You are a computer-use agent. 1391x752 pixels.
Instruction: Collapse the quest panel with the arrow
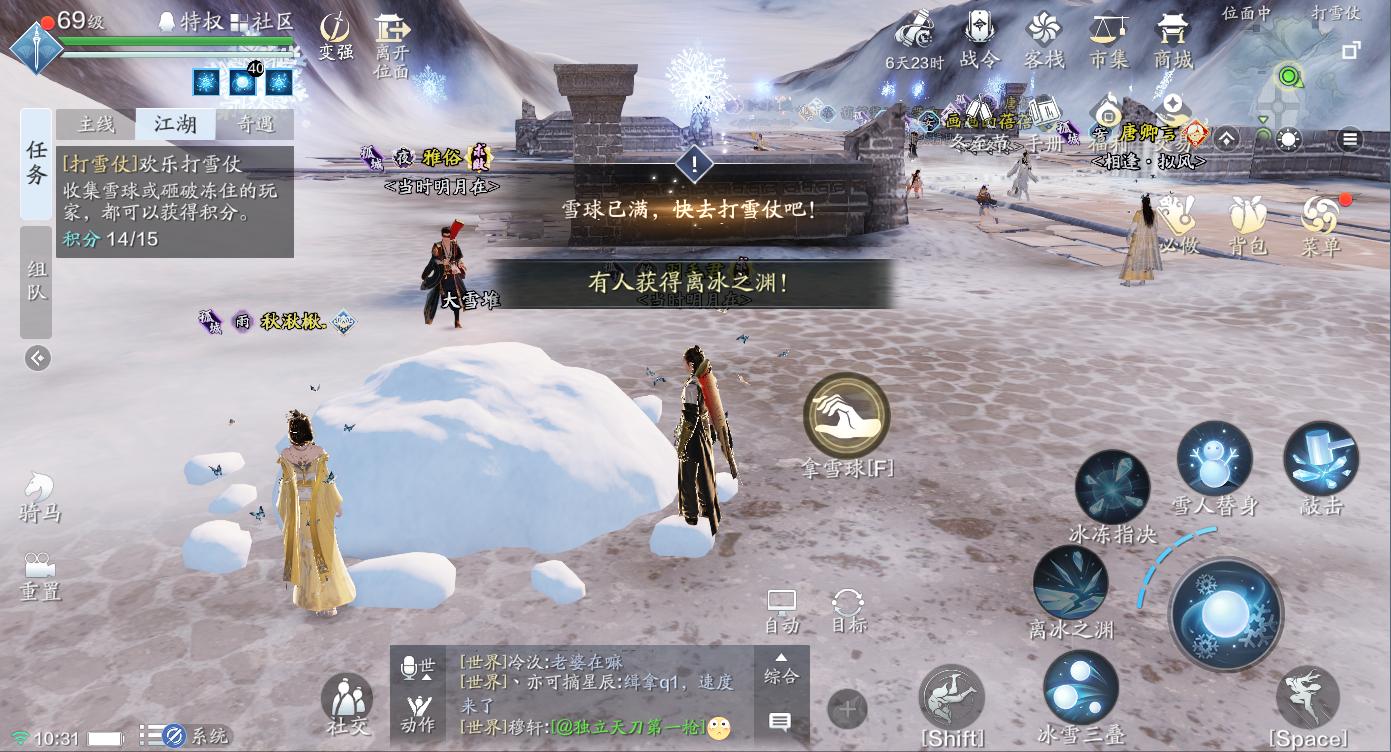point(37,357)
